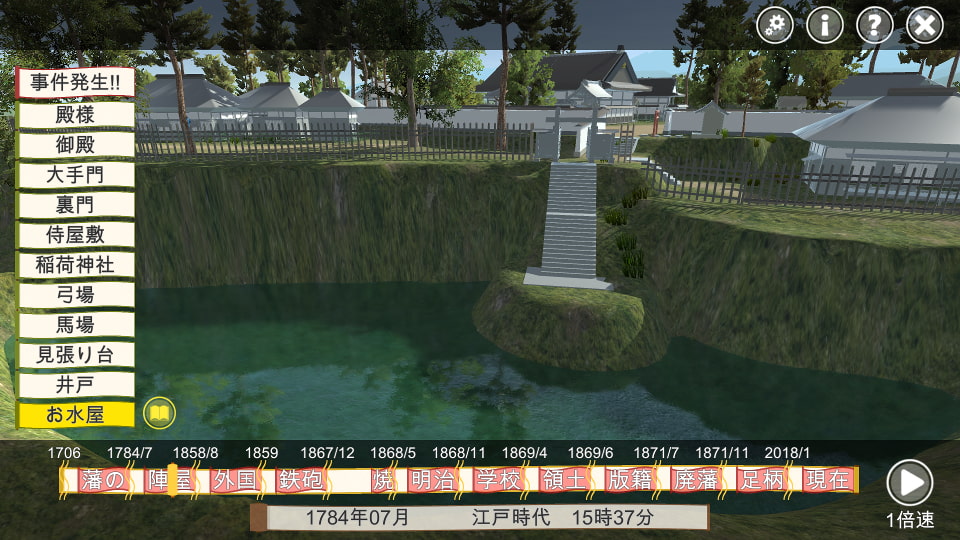Open the book icon beside お水屋

[159, 412]
